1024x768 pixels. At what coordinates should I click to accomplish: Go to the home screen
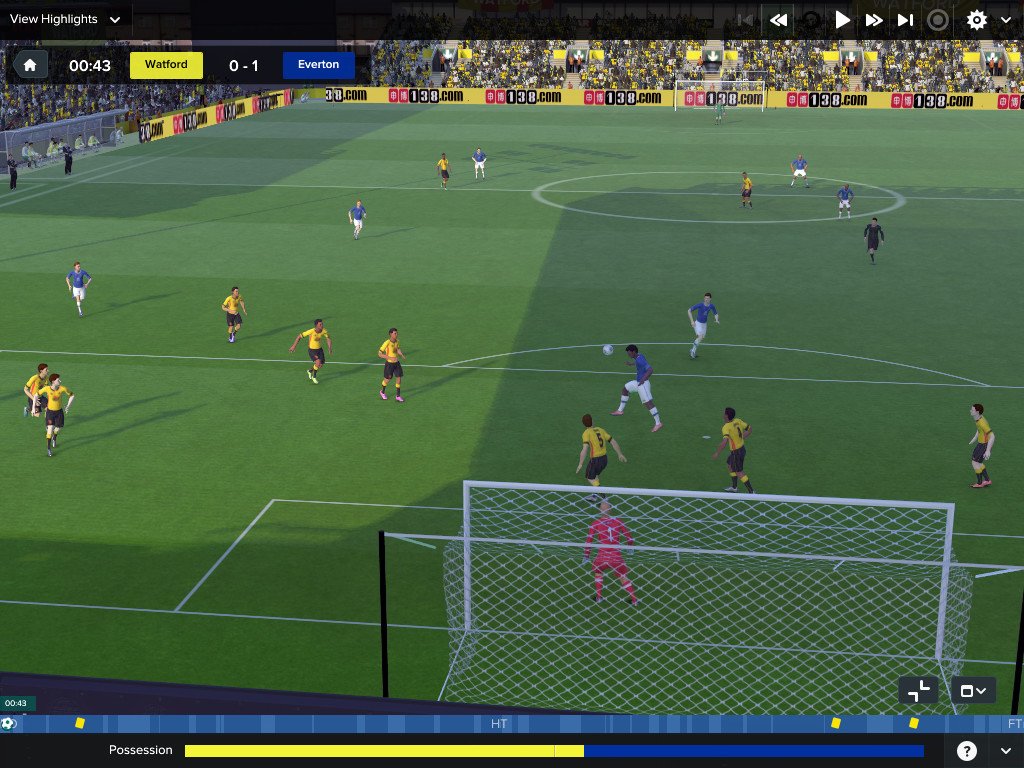click(x=30, y=66)
